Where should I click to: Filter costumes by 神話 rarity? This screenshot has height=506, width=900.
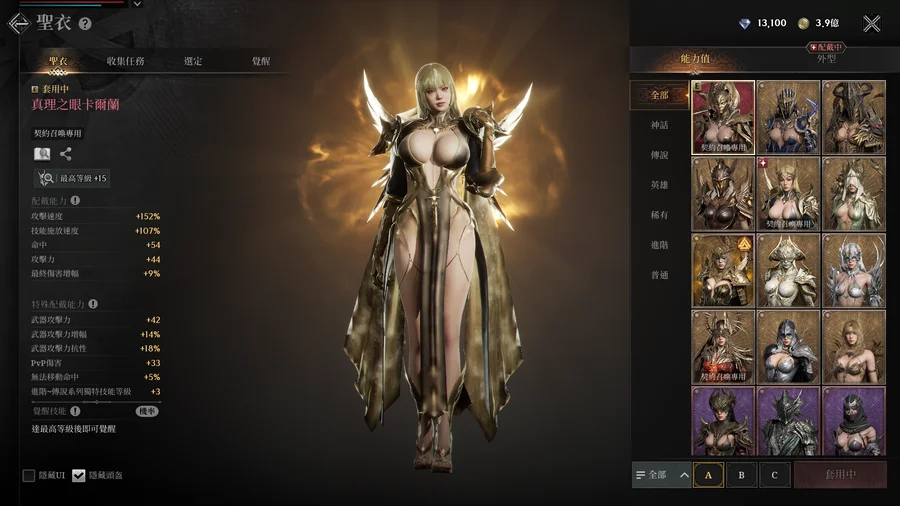[659, 125]
